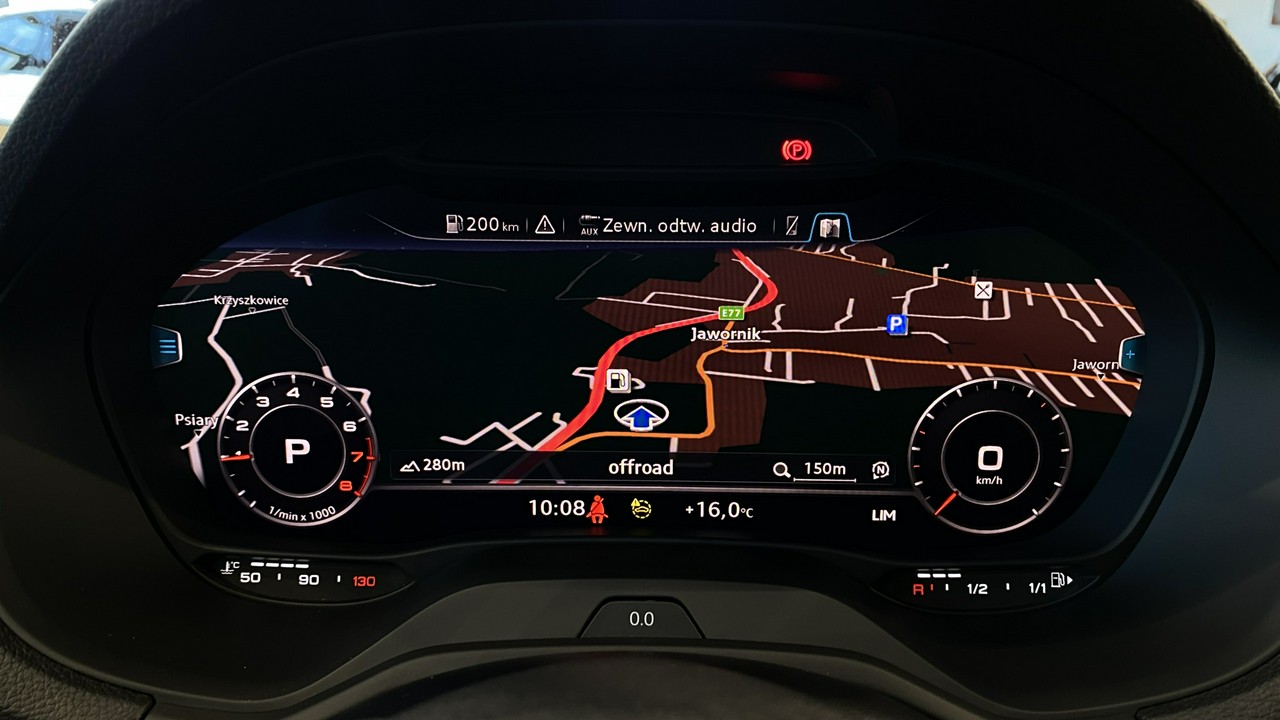Image resolution: width=1280 pixels, height=720 pixels.
Task: Open the right side plus options tab
Action: click(1130, 354)
